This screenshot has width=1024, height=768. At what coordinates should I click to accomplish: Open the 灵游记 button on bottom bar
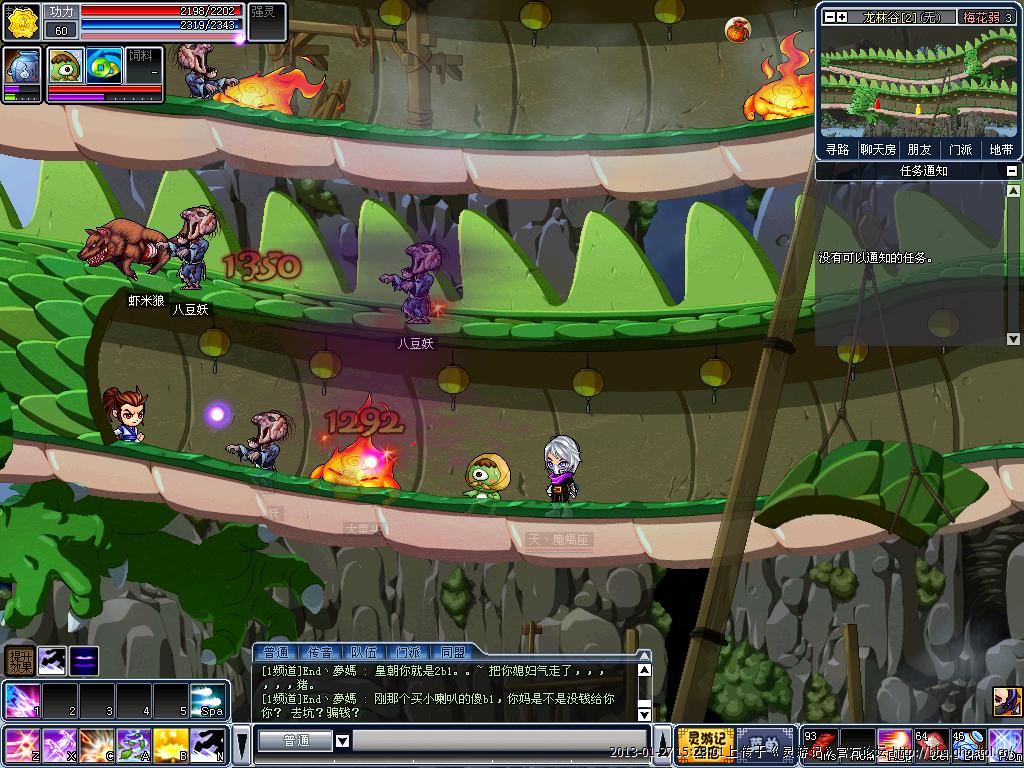click(706, 745)
